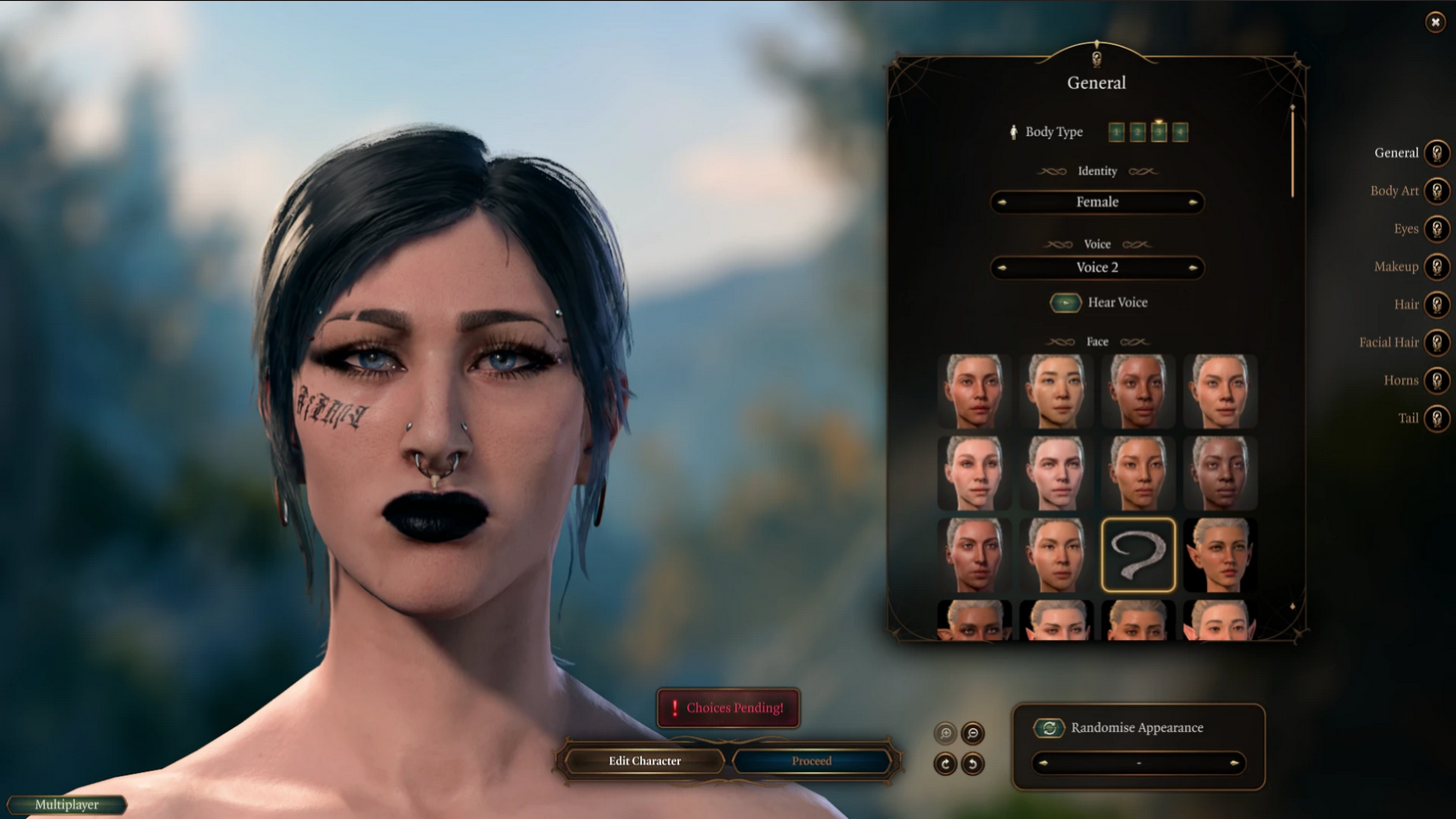This screenshot has width=1456, height=819.
Task: Open the Tail customization panel
Action: (1436, 417)
